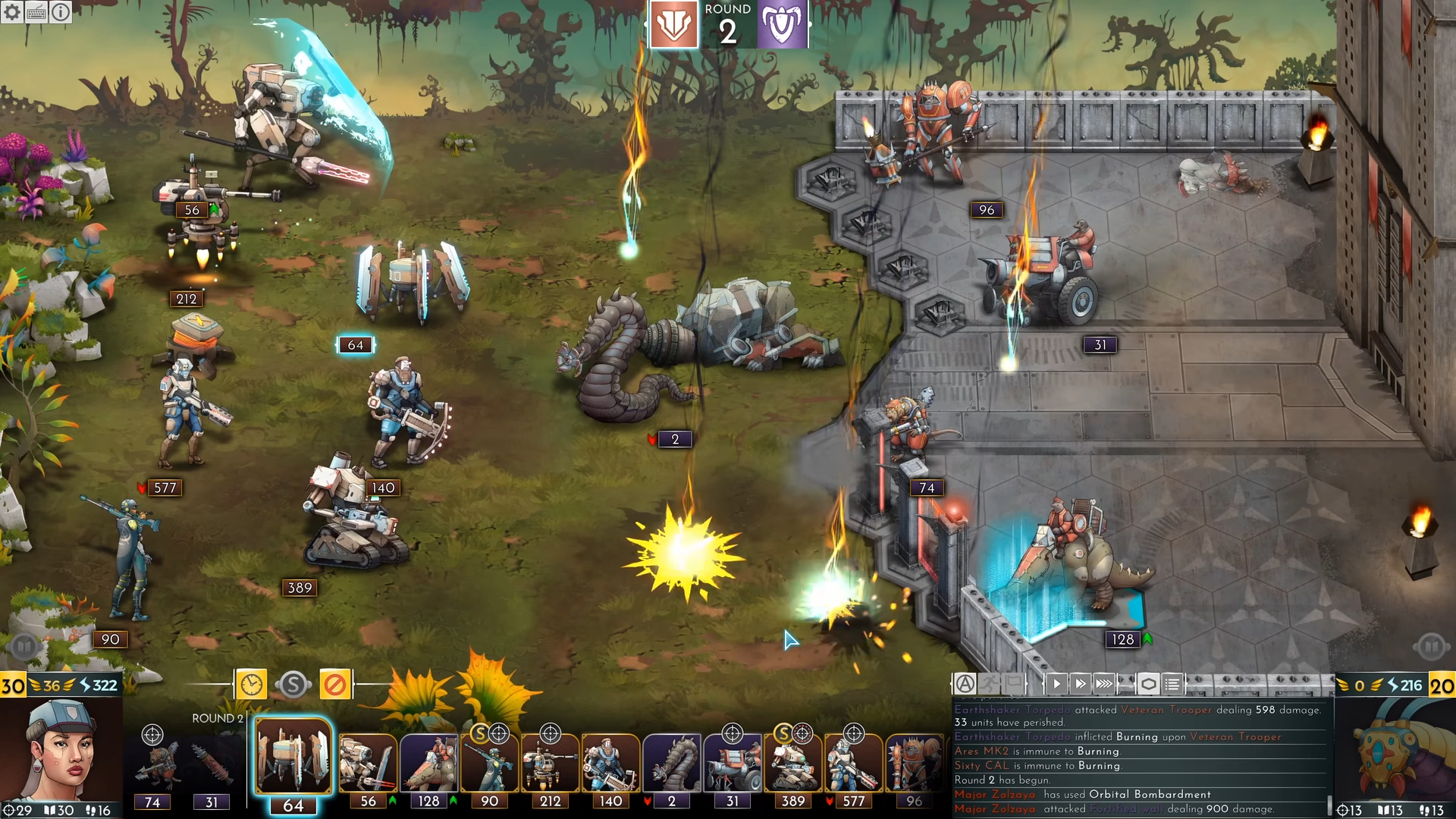Click the yellow defend prohibition-sign button

pos(335,685)
